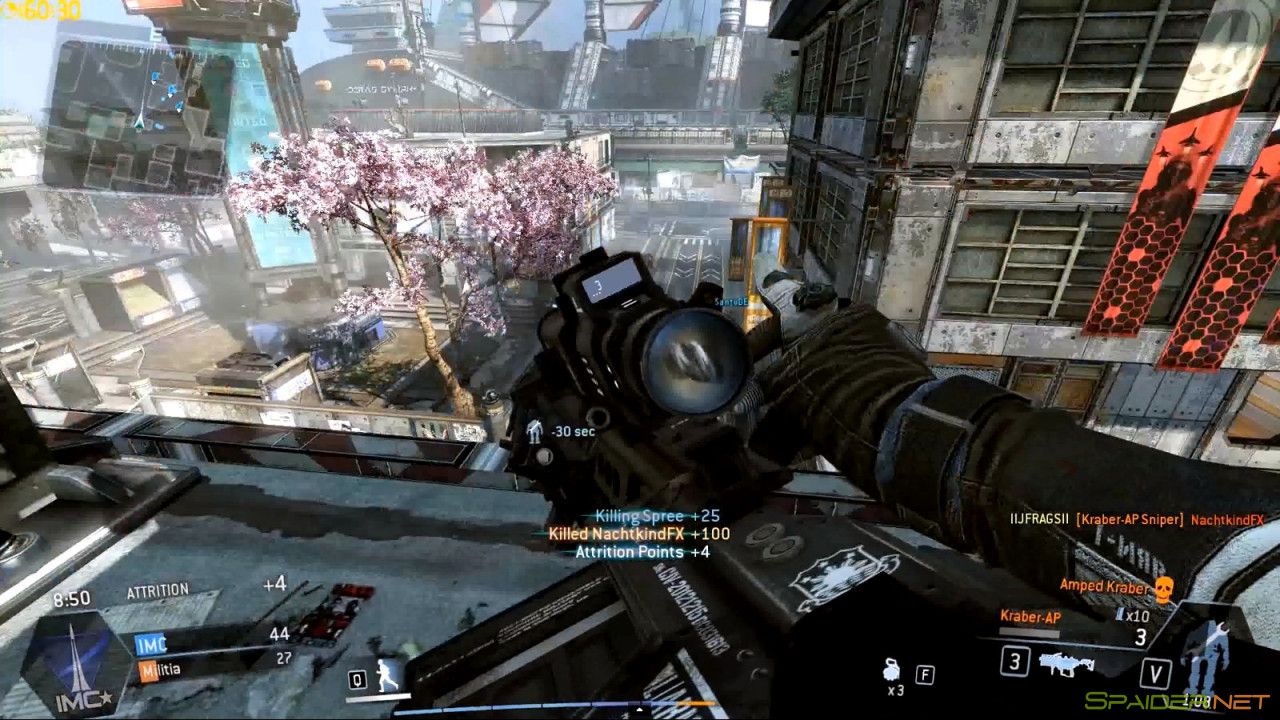Click the running pilot icon next to Q
Screen dimensions: 1280x720
[x=385, y=673]
